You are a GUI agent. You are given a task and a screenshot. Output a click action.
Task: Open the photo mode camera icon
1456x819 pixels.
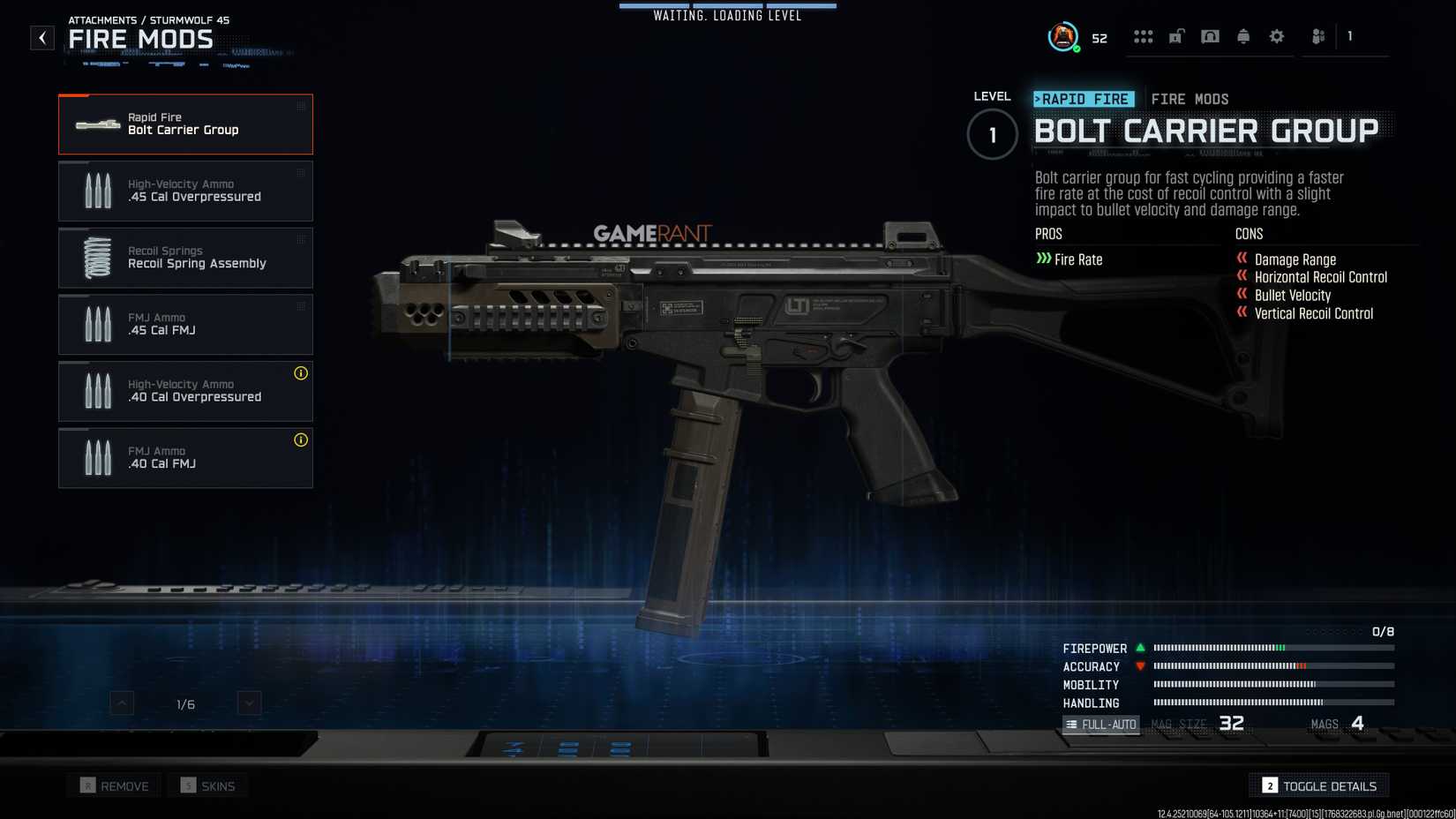pos(1210,35)
